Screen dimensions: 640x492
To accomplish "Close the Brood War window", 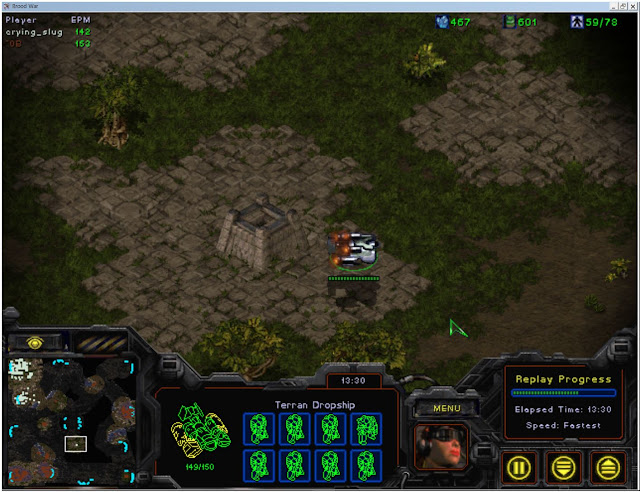I will tap(629, 6).
